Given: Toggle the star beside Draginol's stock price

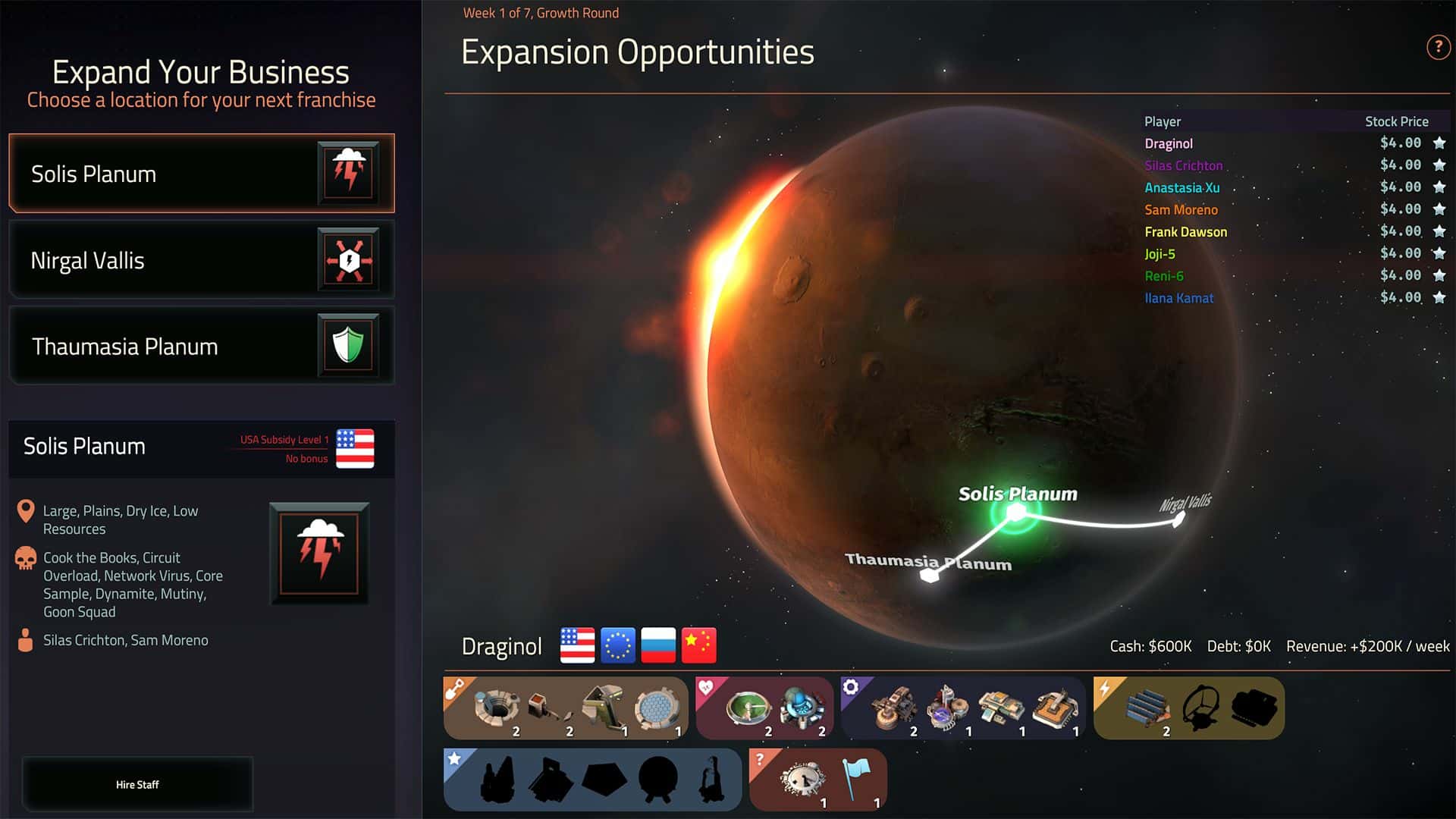Looking at the screenshot, I should (x=1439, y=142).
